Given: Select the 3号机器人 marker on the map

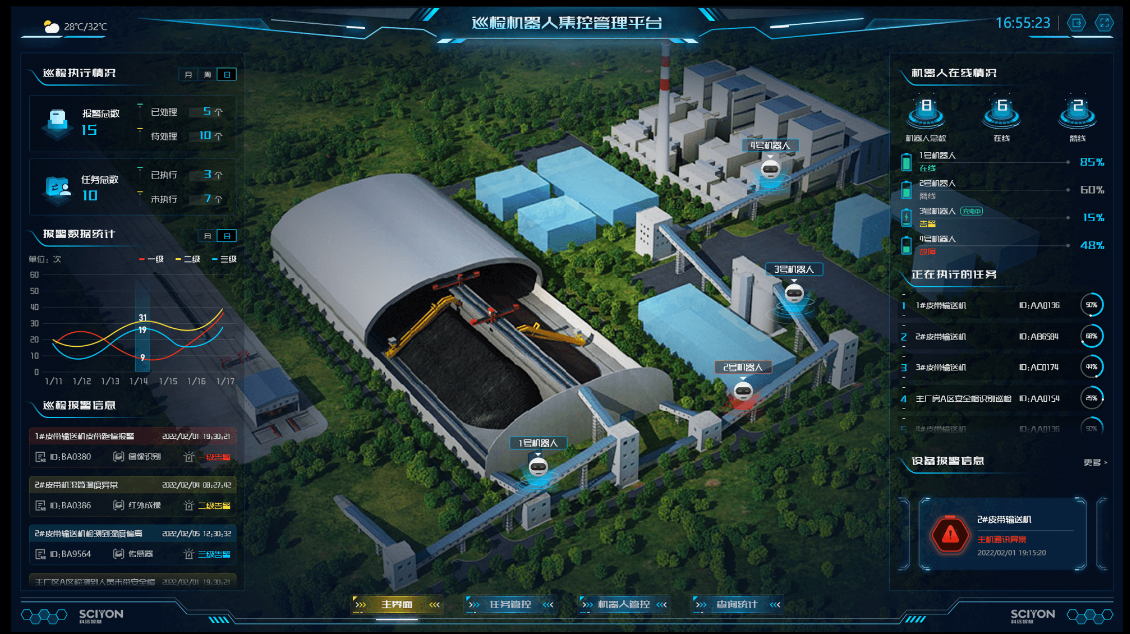Looking at the screenshot, I should tap(794, 294).
